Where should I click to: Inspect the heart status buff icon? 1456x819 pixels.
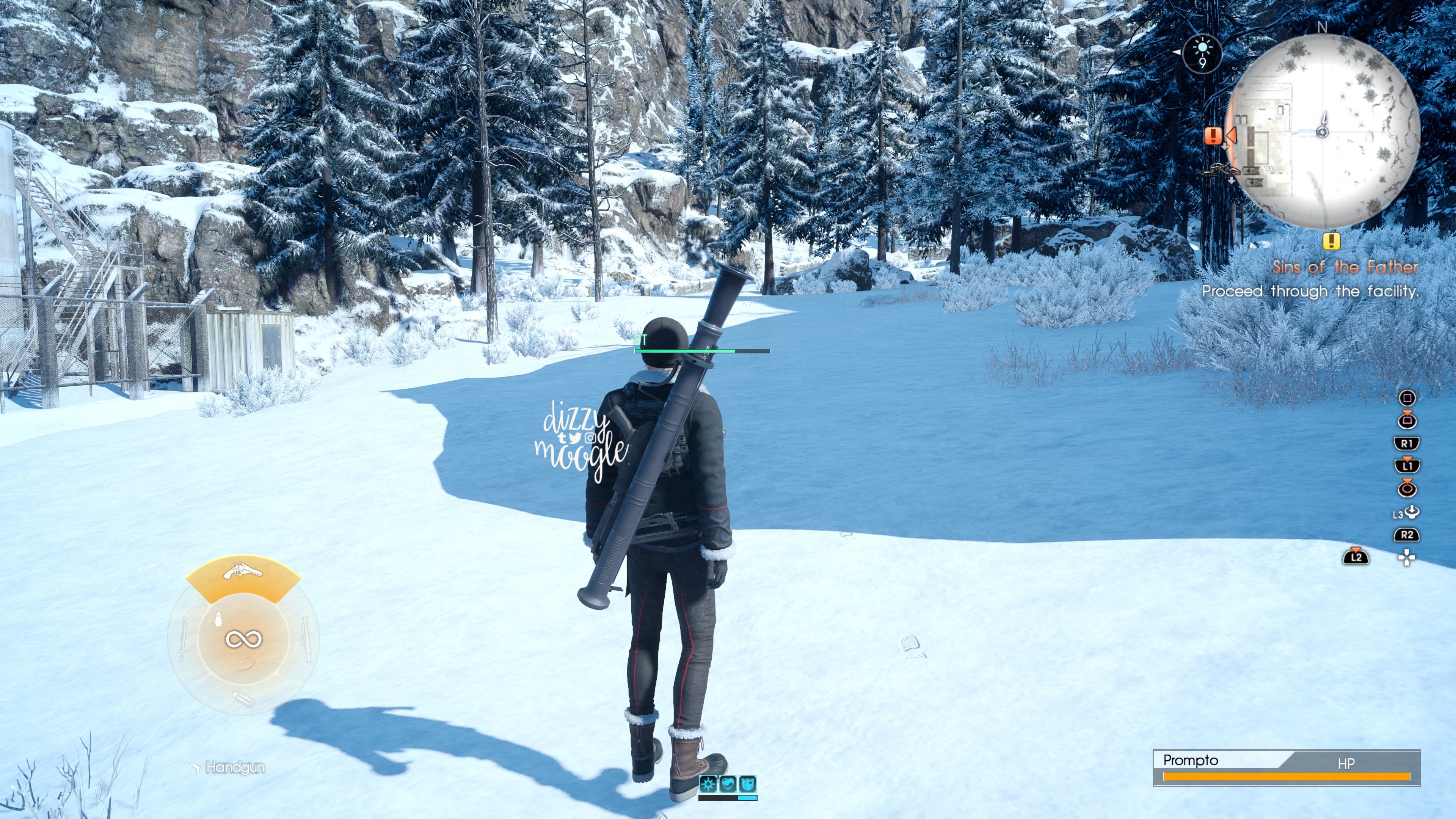pos(728,783)
